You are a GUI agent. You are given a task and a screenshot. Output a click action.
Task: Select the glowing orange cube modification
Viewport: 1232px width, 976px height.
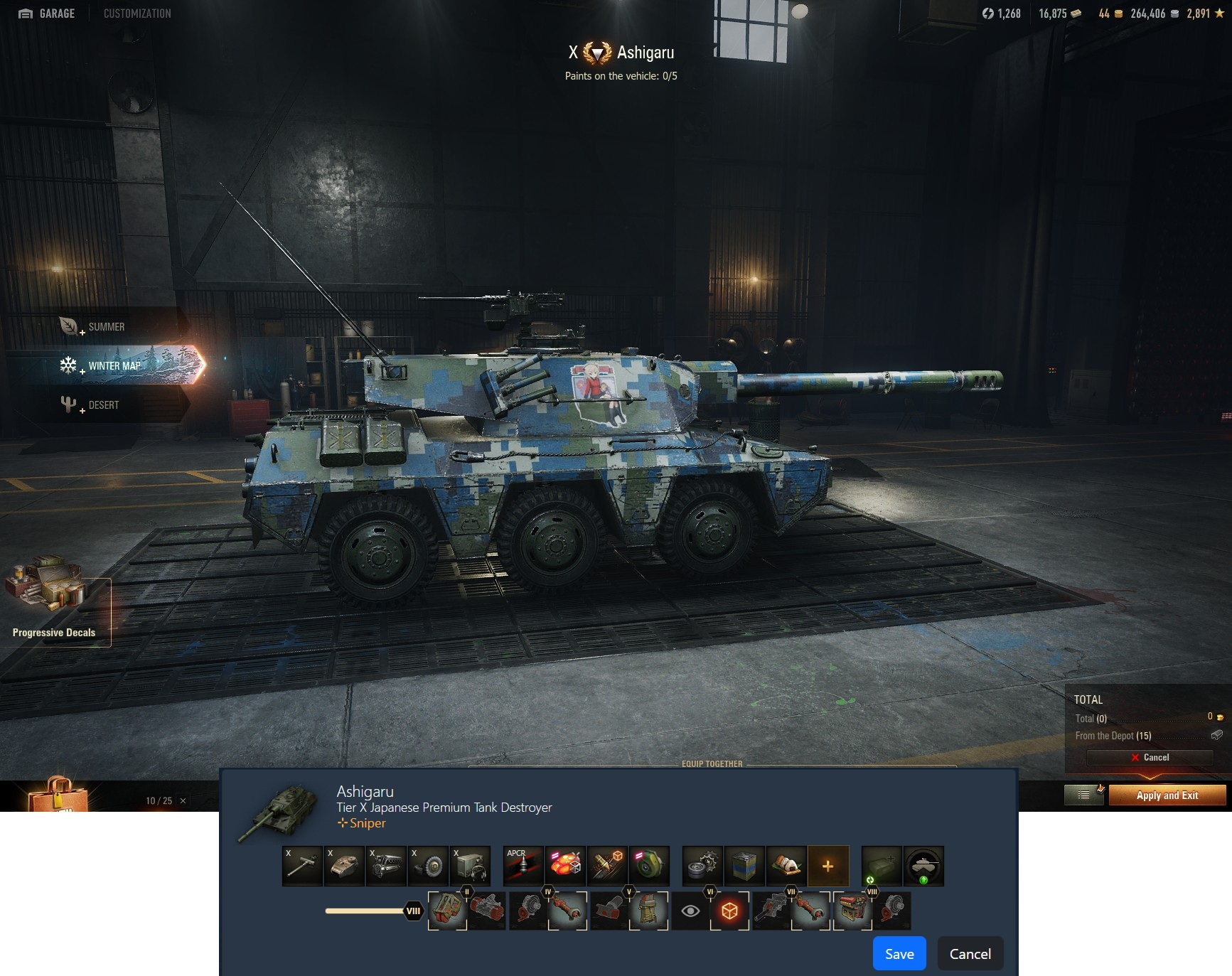tap(729, 911)
